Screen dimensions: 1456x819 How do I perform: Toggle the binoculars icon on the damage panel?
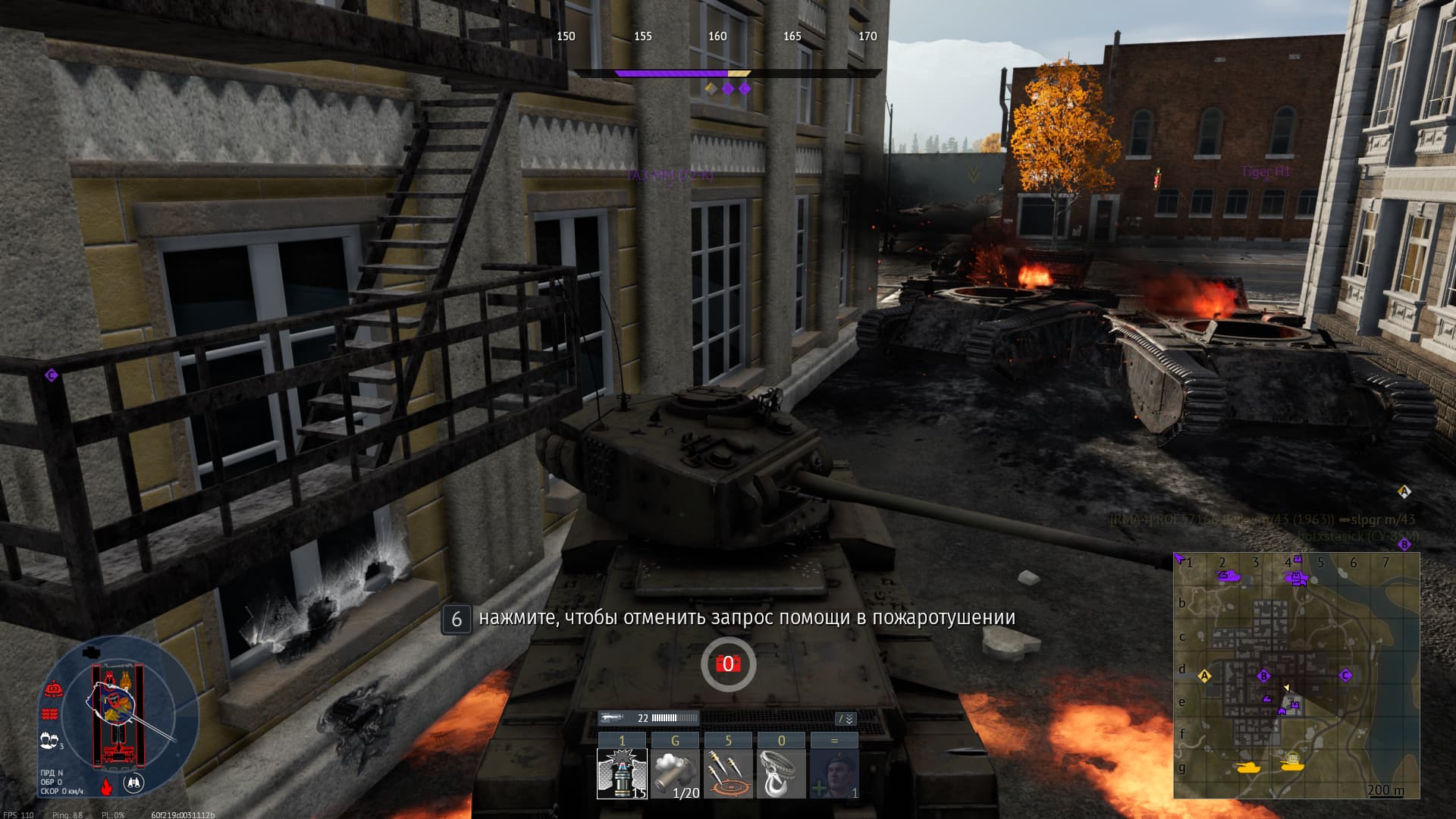click(x=133, y=783)
